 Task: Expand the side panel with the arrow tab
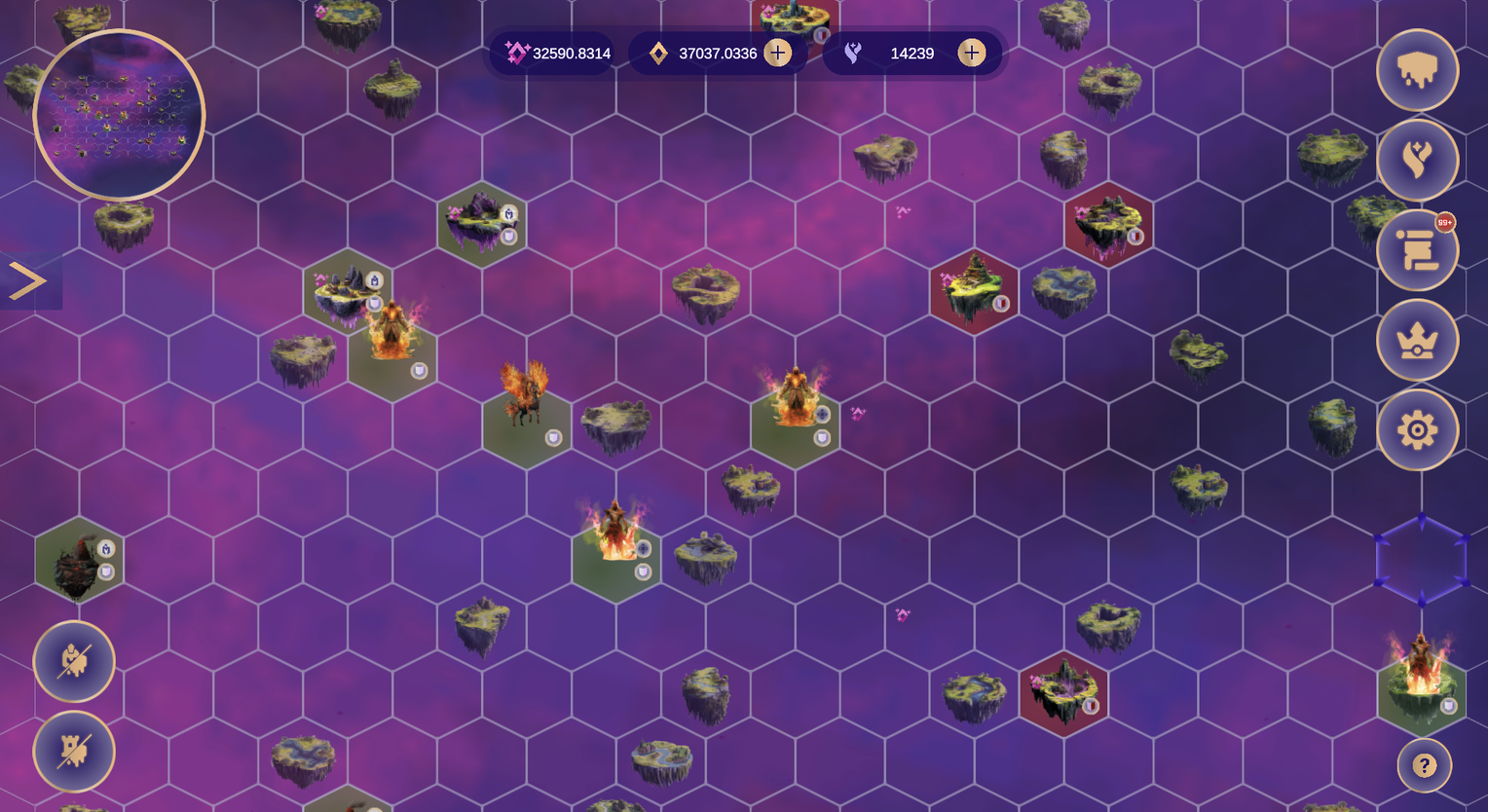(x=28, y=281)
